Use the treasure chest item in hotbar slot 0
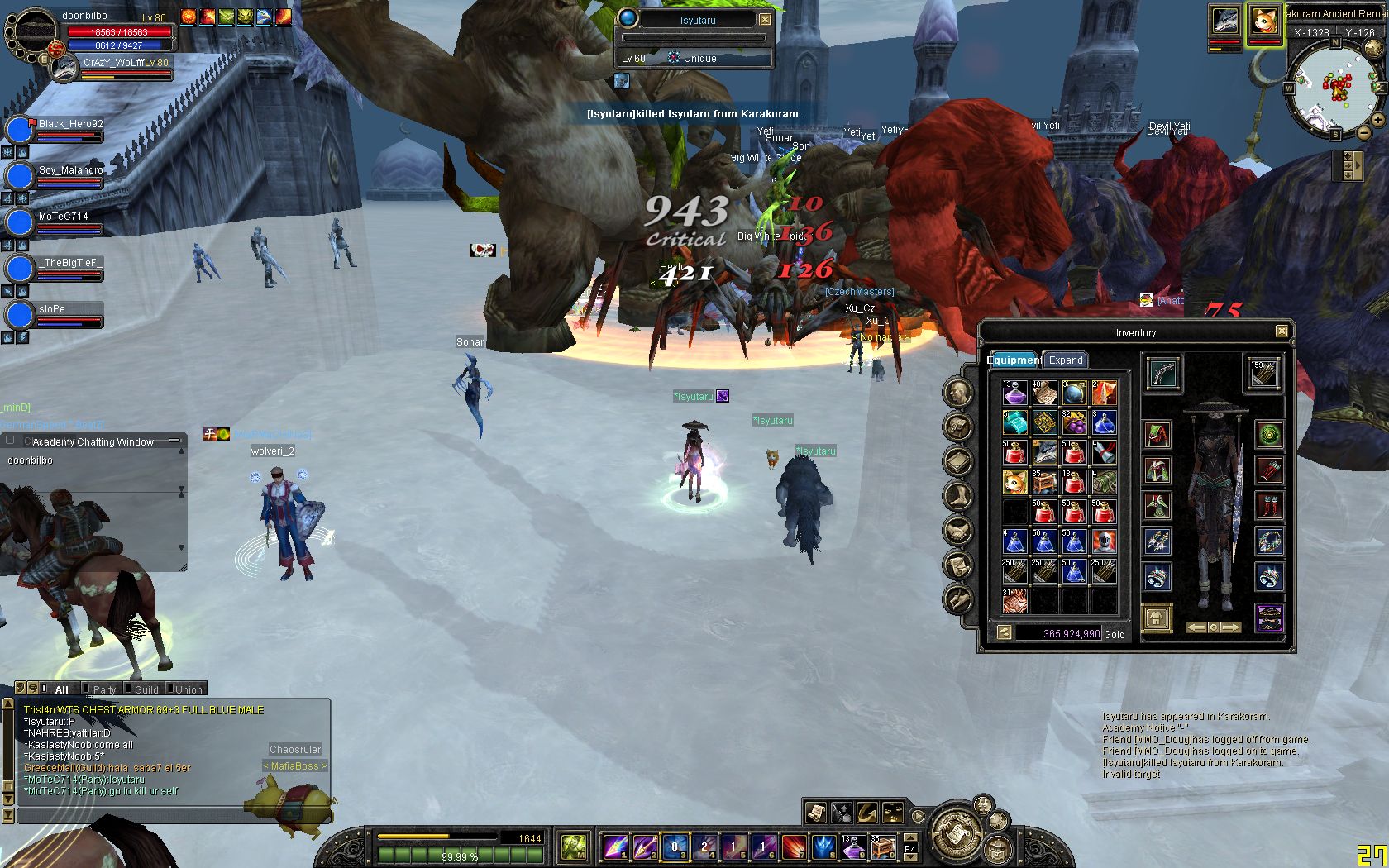 tap(882, 847)
